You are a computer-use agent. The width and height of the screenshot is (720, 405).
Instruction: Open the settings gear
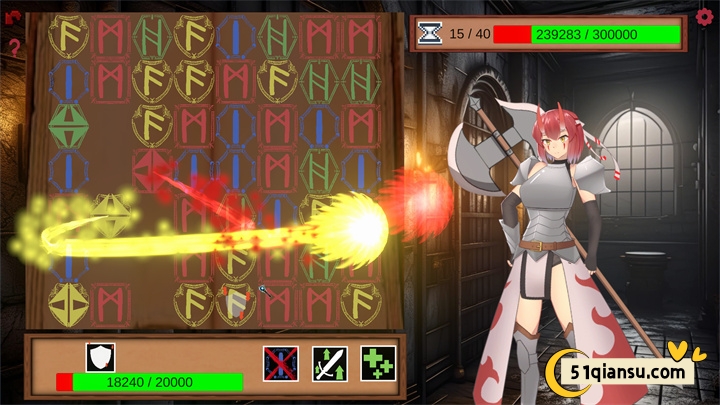point(704,17)
